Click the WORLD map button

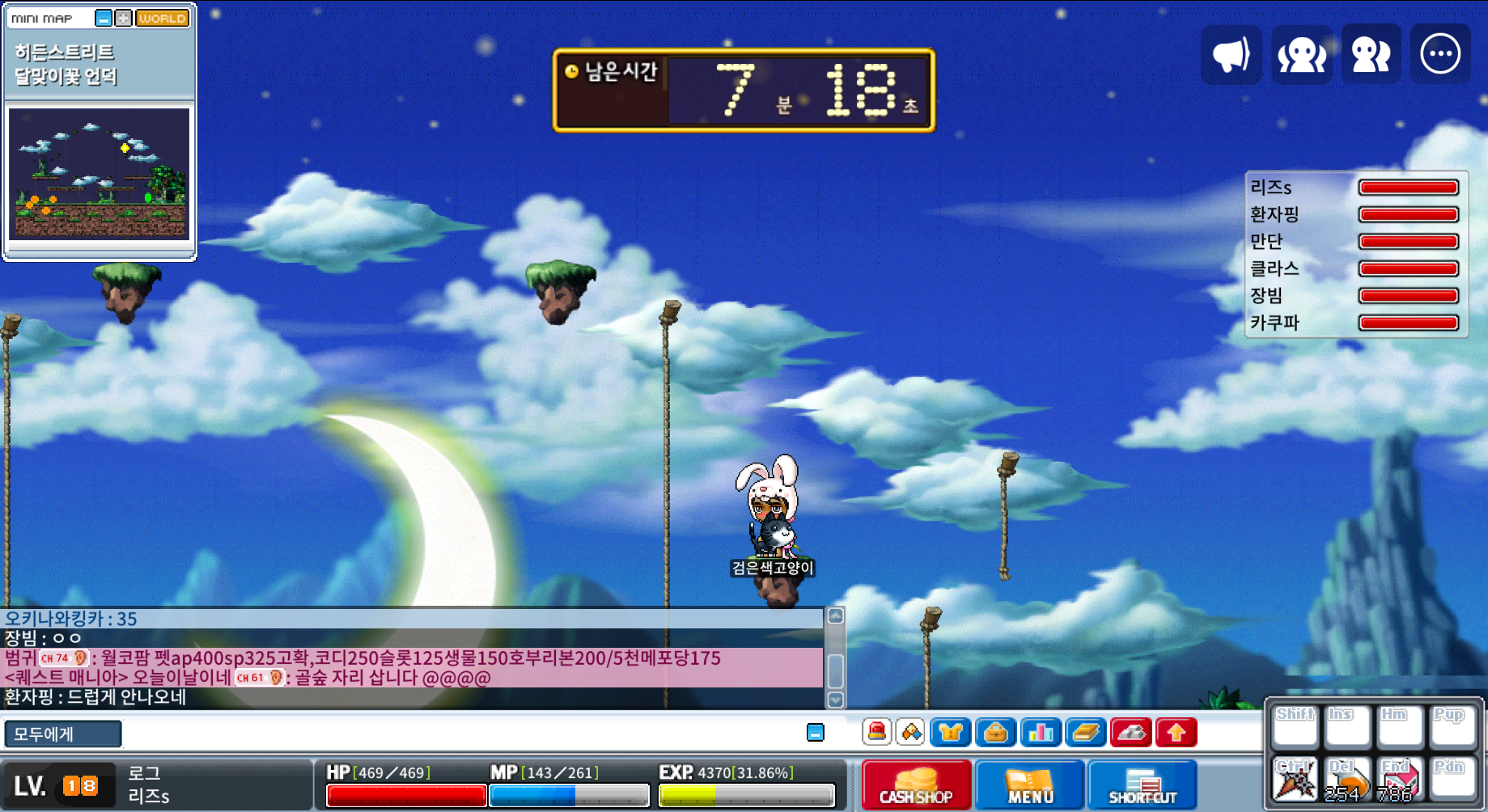point(162,18)
